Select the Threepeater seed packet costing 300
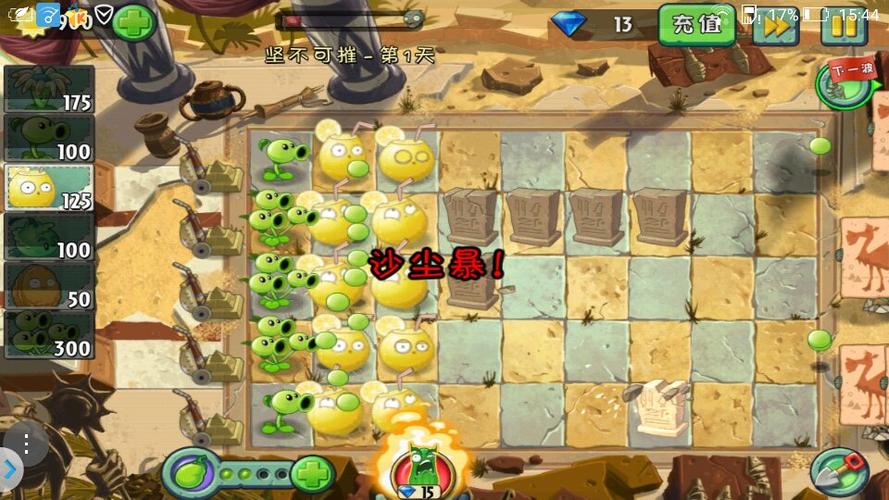This screenshot has height=500, width=889. [x=48, y=335]
